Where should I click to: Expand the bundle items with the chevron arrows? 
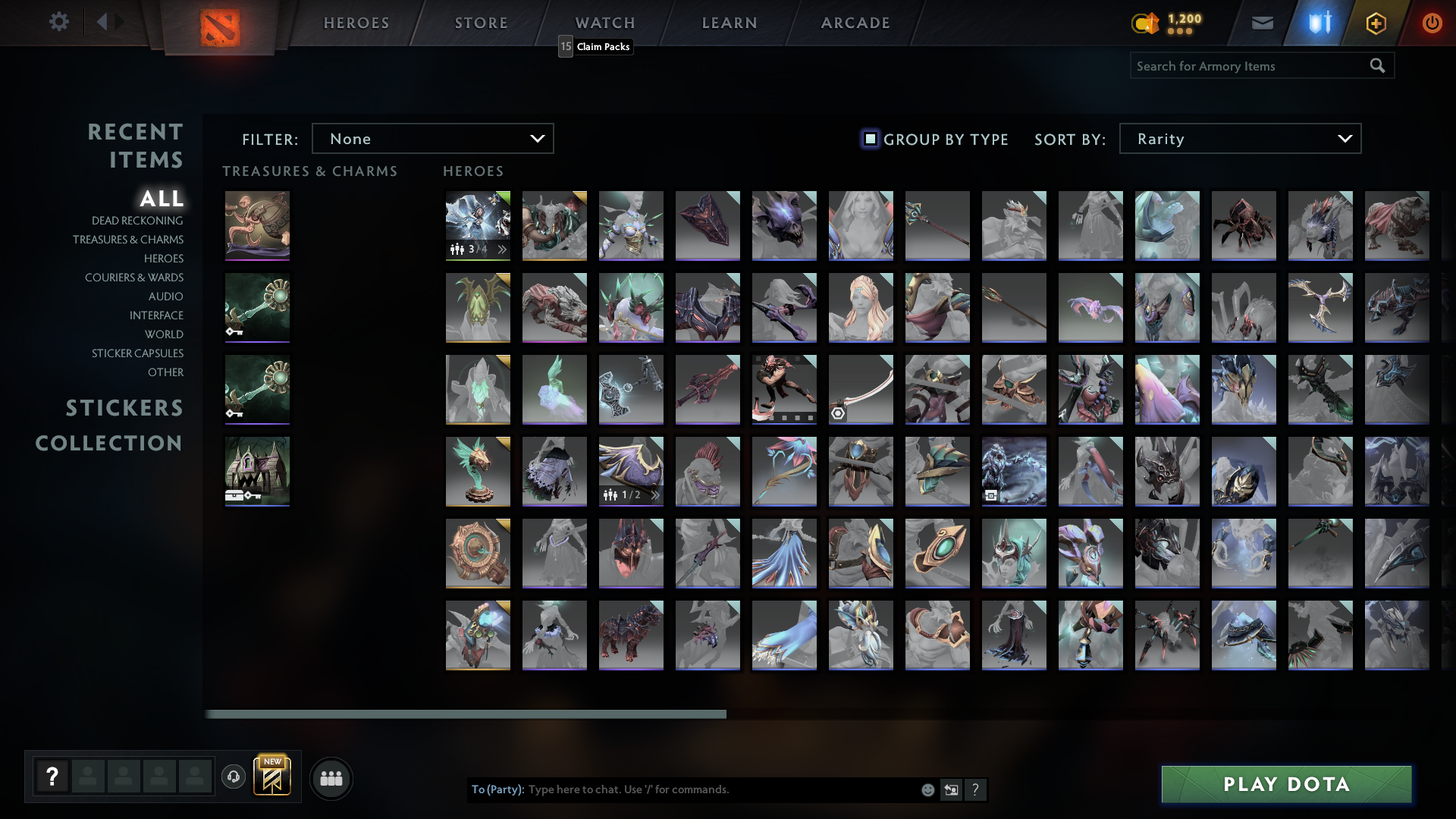coord(500,249)
